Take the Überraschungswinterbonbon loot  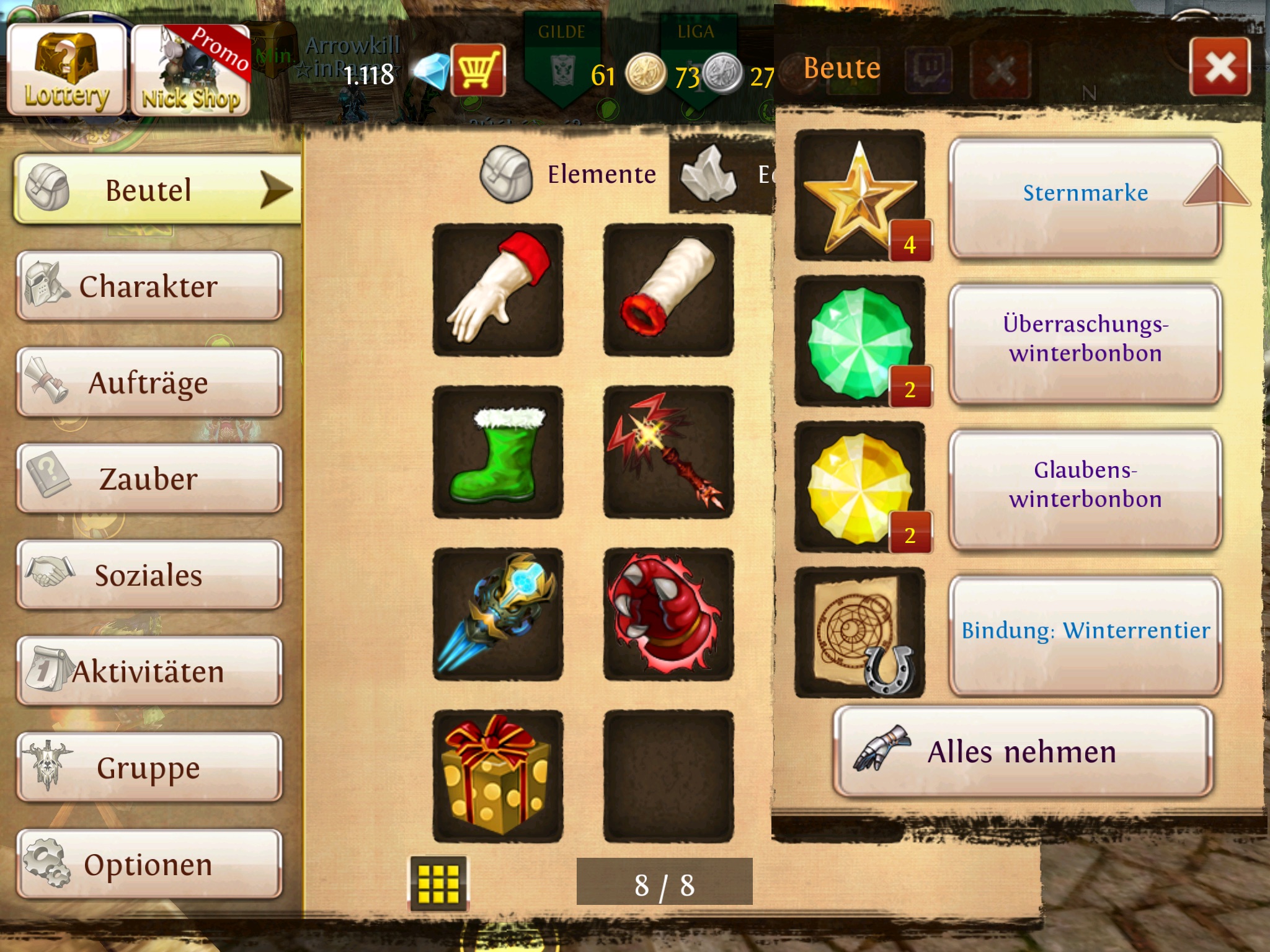1085,343
